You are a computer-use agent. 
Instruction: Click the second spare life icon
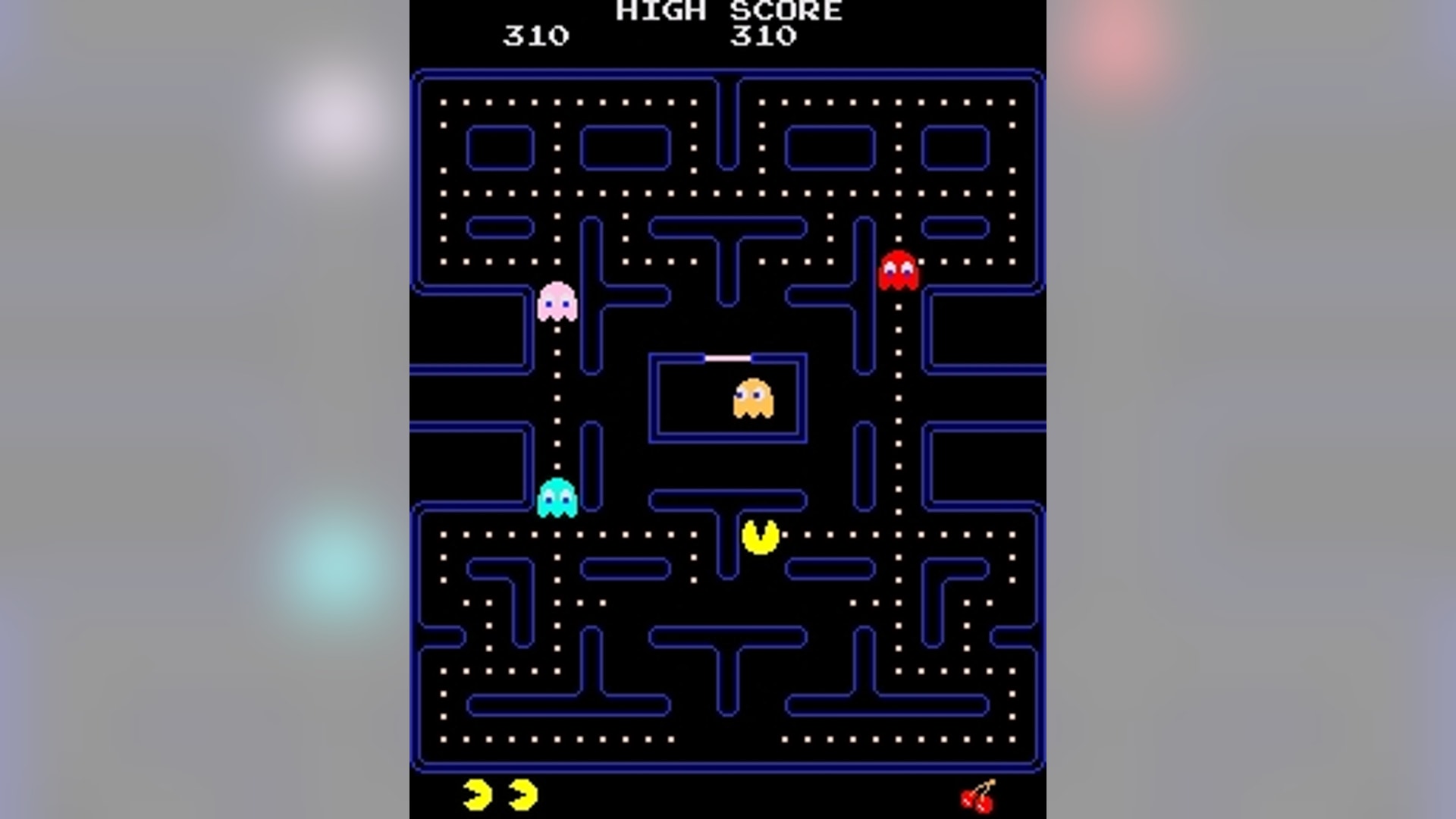coord(522,793)
